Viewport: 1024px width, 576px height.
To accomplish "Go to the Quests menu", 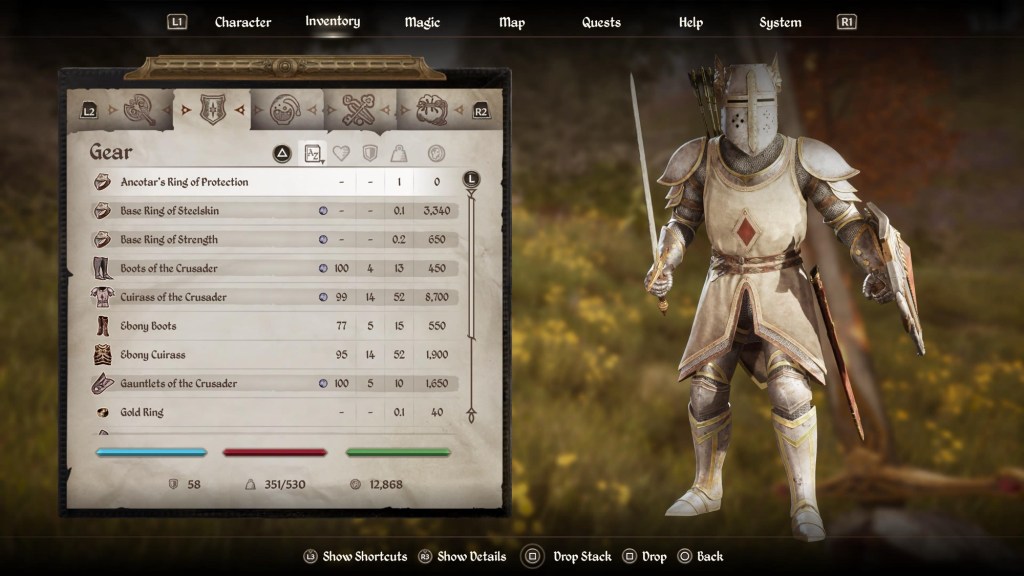I will (x=601, y=22).
